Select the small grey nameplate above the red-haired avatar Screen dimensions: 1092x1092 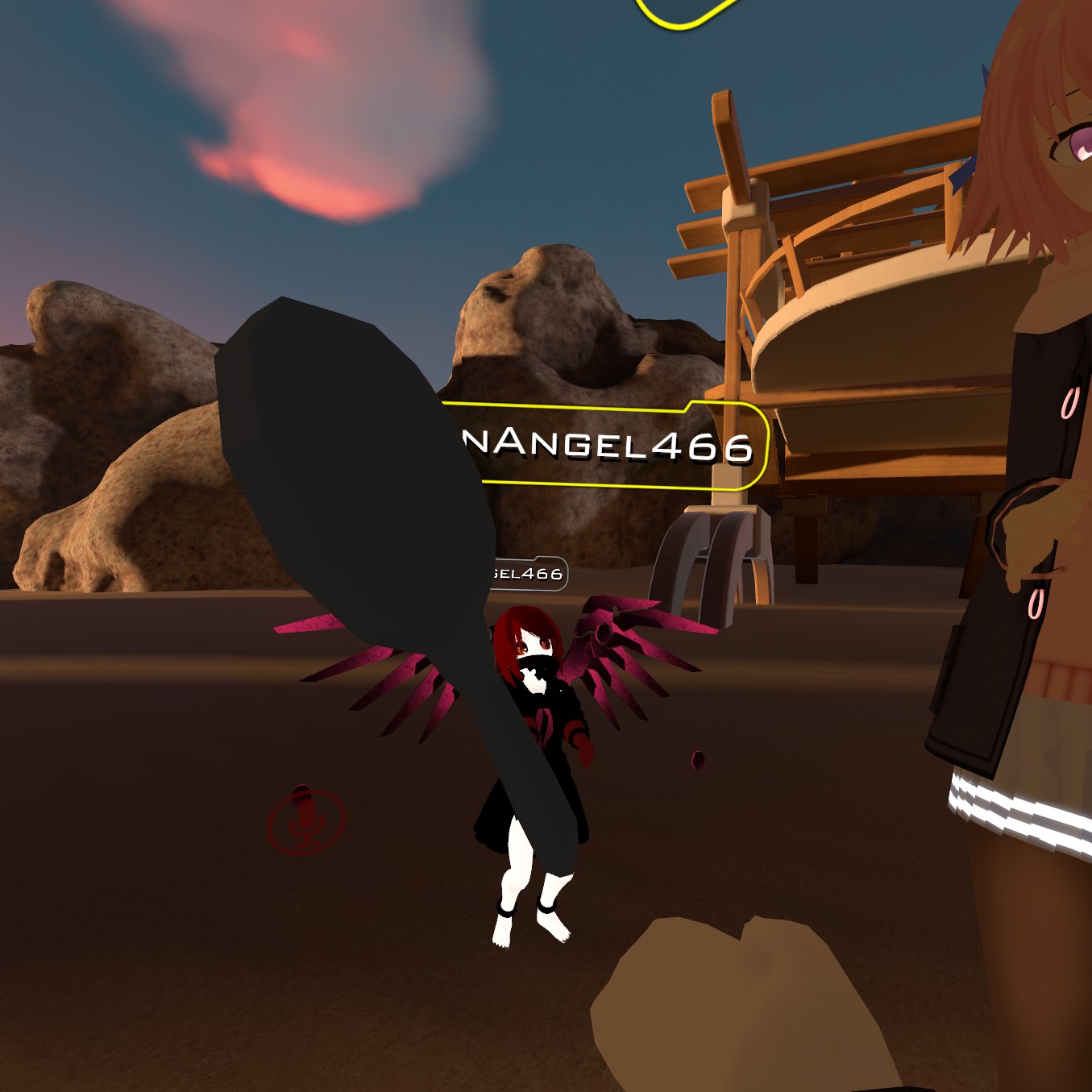pos(528,574)
